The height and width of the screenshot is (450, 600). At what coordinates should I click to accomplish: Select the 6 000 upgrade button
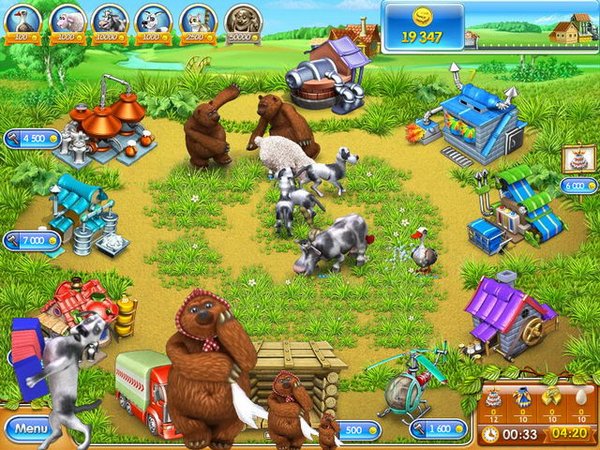point(579,185)
